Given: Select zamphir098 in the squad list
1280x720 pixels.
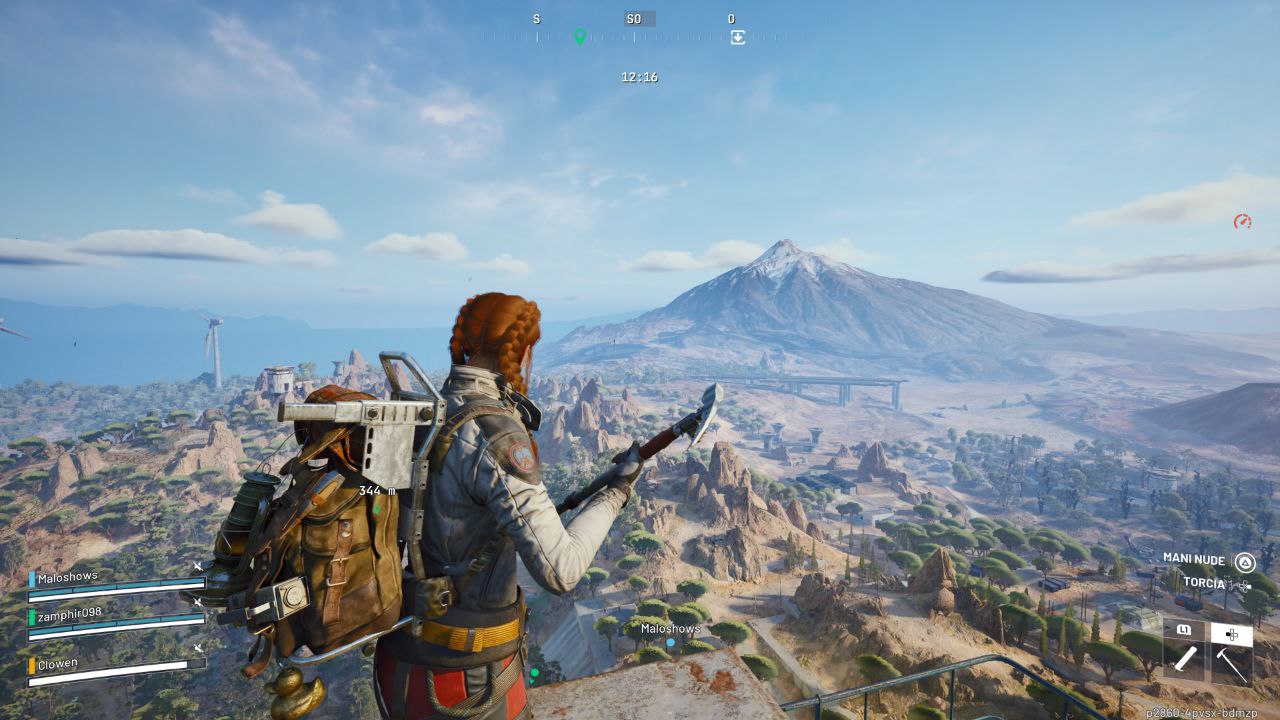Looking at the screenshot, I should (x=69, y=615).
